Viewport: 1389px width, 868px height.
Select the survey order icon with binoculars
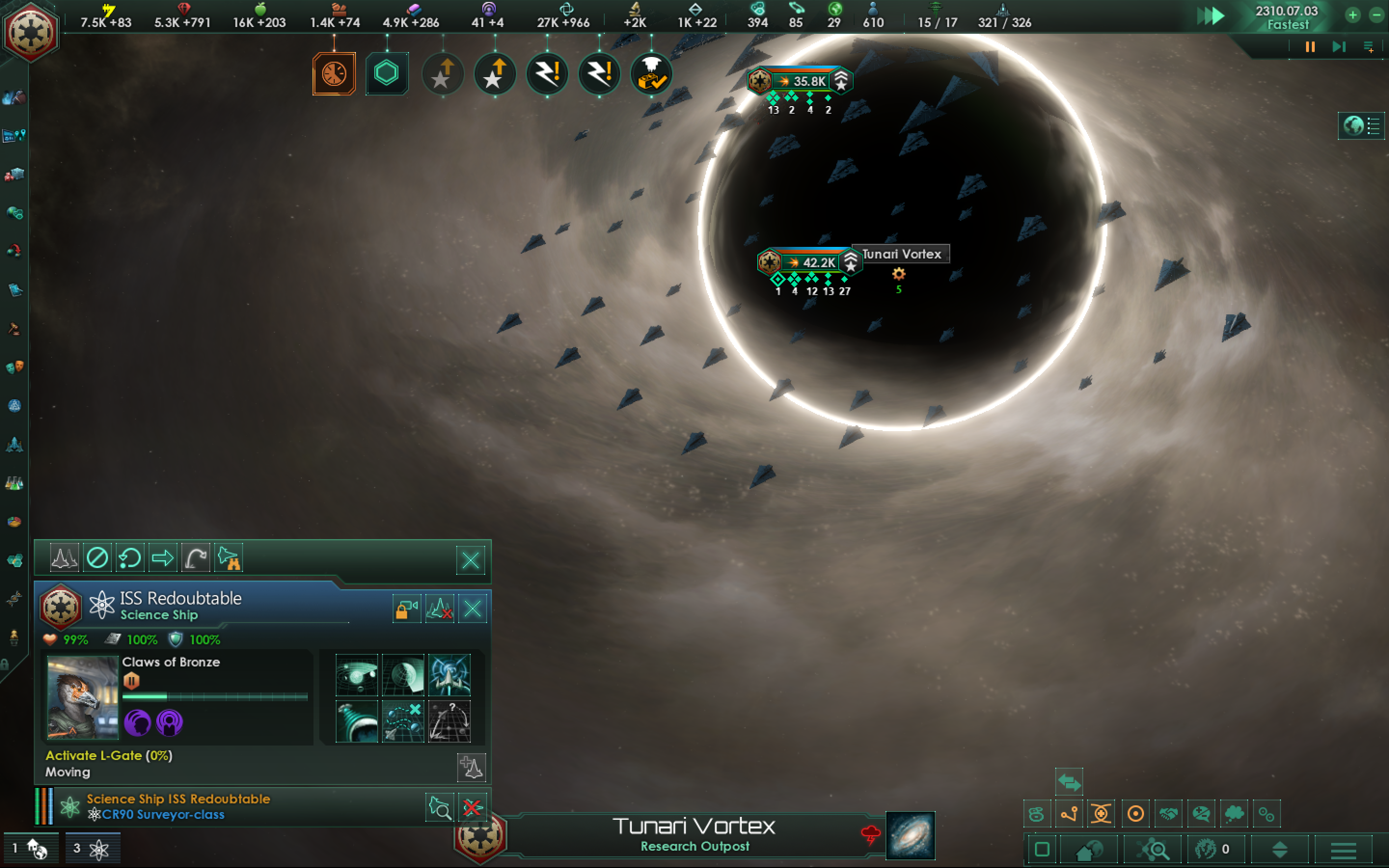(229, 557)
